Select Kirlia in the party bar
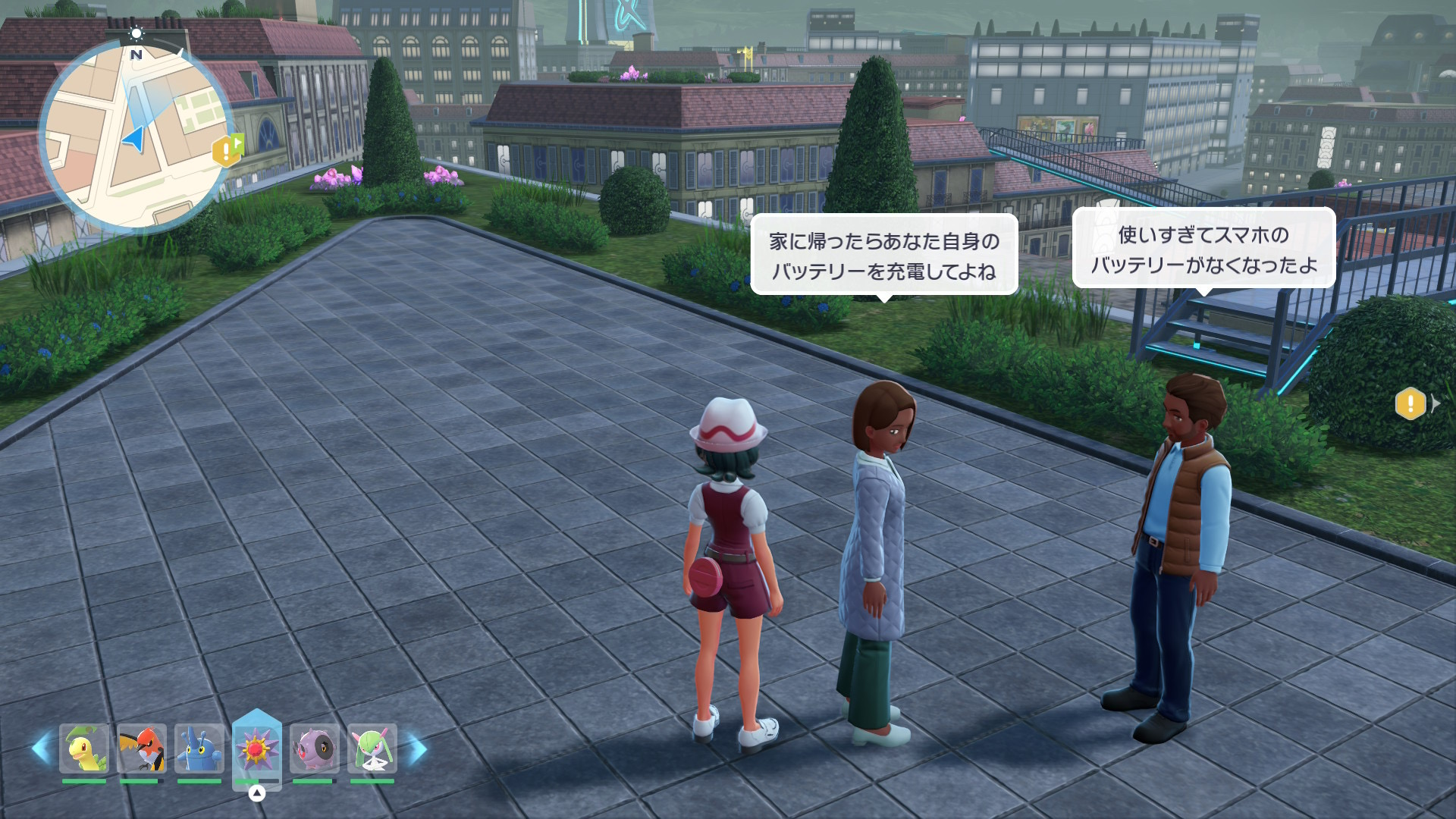Viewport: 1456px width, 819px height. [372, 748]
